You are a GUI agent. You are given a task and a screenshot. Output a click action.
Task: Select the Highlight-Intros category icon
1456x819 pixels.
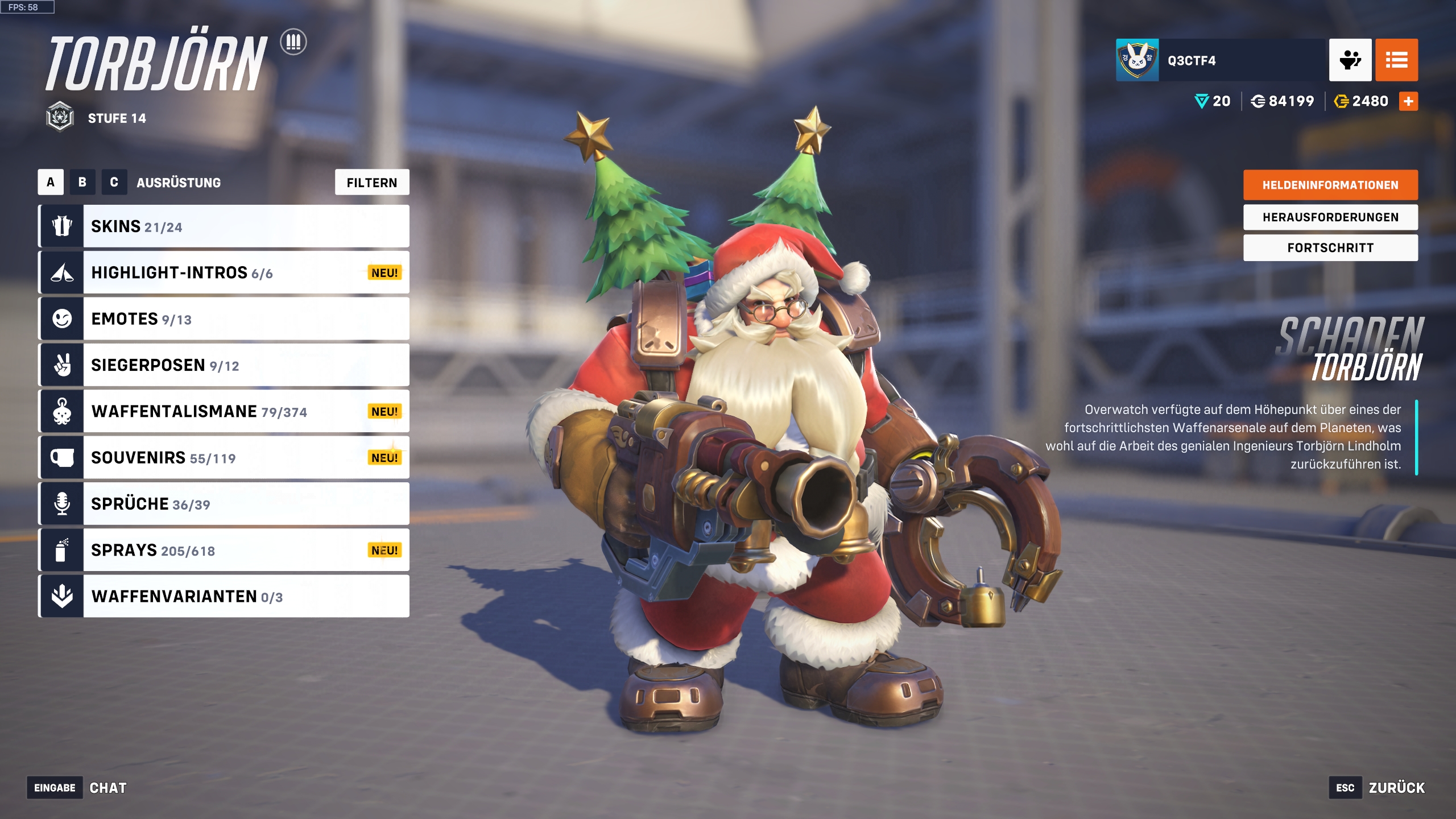(63, 272)
